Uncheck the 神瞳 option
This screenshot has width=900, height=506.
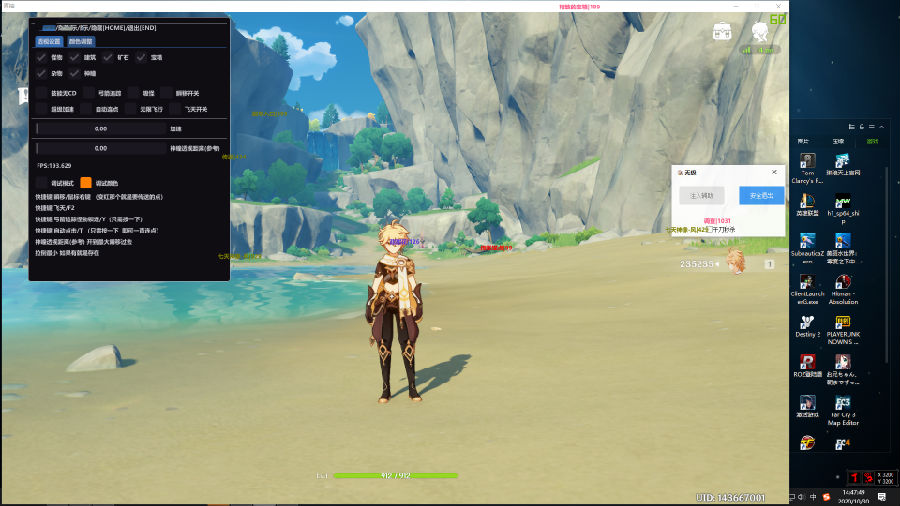click(x=74, y=73)
